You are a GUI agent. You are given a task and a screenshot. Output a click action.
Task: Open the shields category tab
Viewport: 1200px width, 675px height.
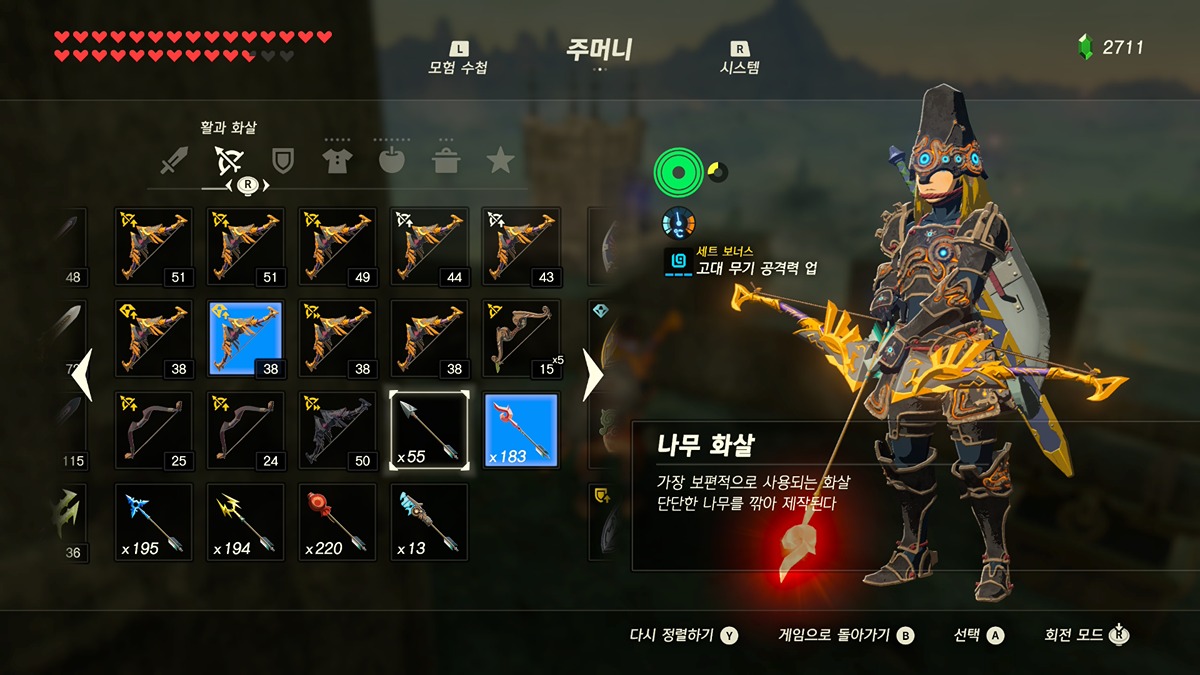point(283,160)
